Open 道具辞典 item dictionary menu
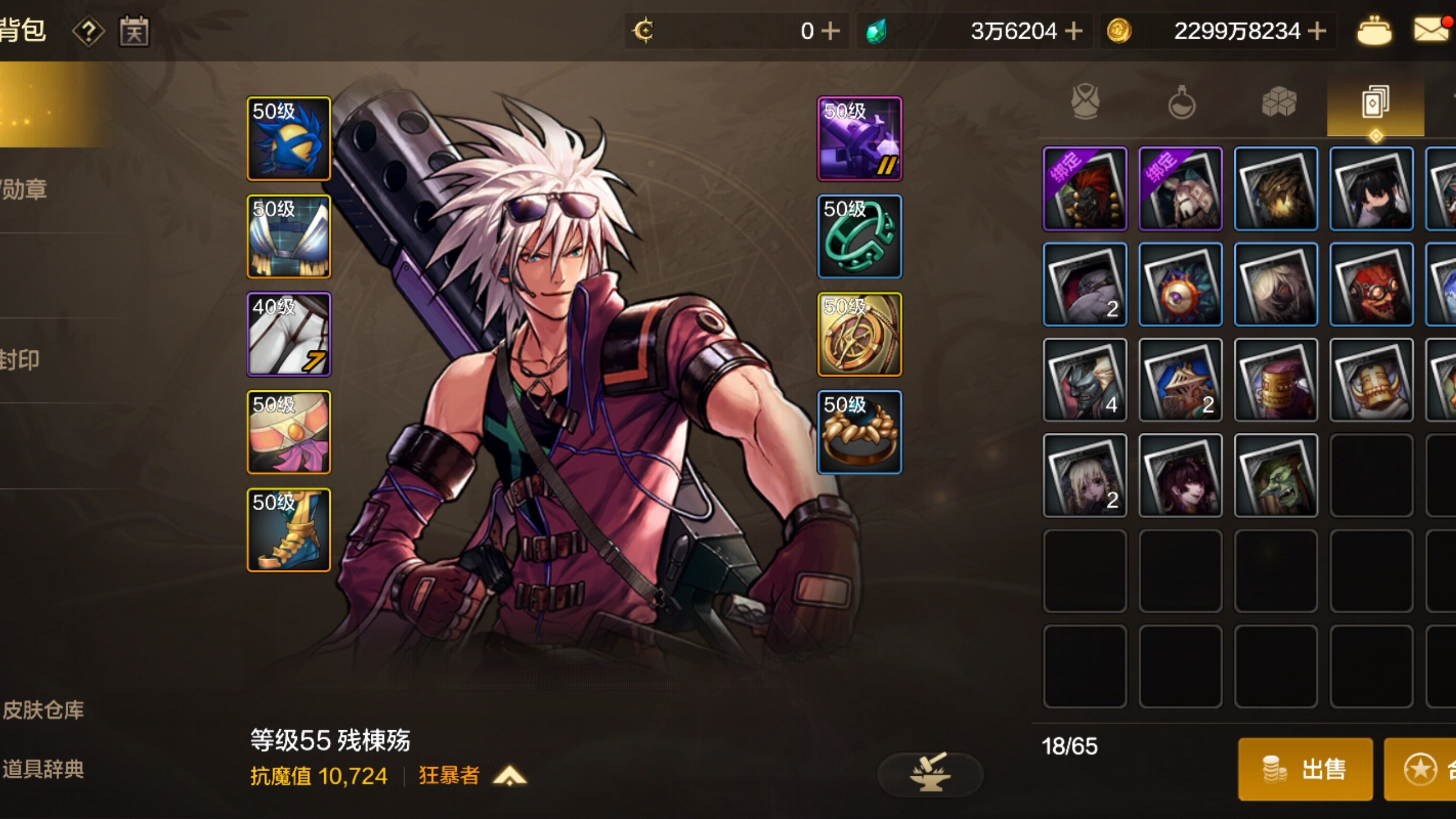The image size is (1456, 819). click(43, 769)
